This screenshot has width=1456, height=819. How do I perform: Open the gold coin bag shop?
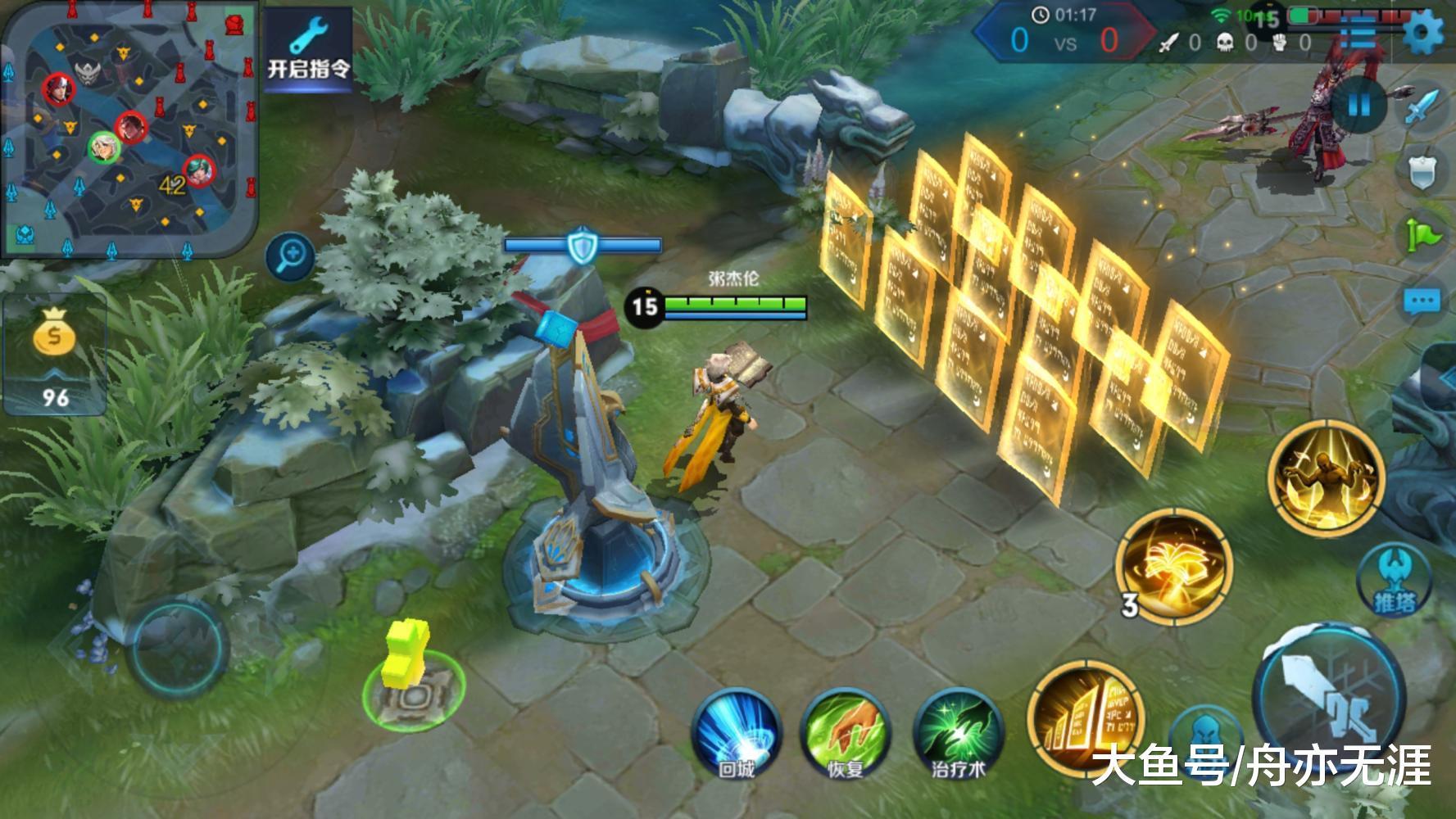click(x=54, y=354)
